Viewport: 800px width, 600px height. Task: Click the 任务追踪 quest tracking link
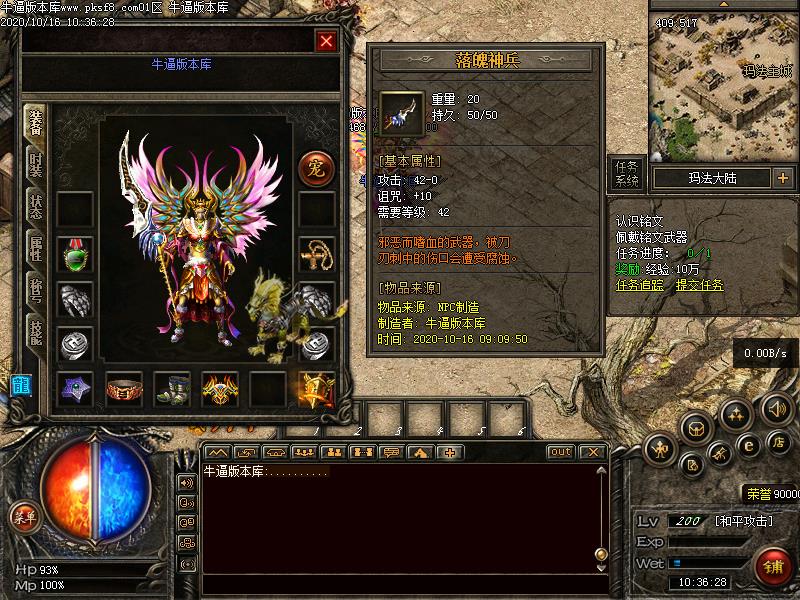(641, 284)
